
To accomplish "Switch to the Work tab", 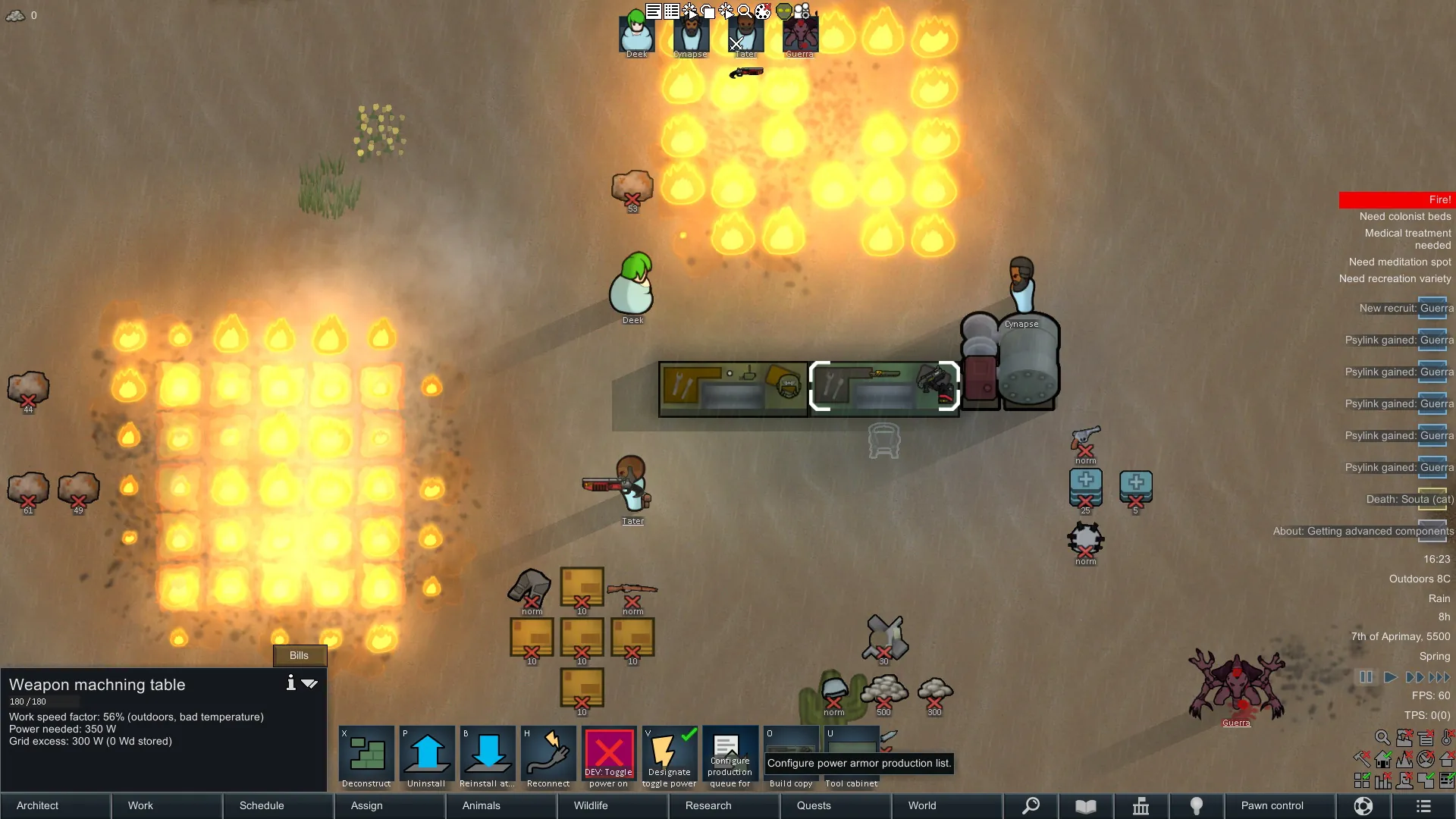I will point(140,805).
